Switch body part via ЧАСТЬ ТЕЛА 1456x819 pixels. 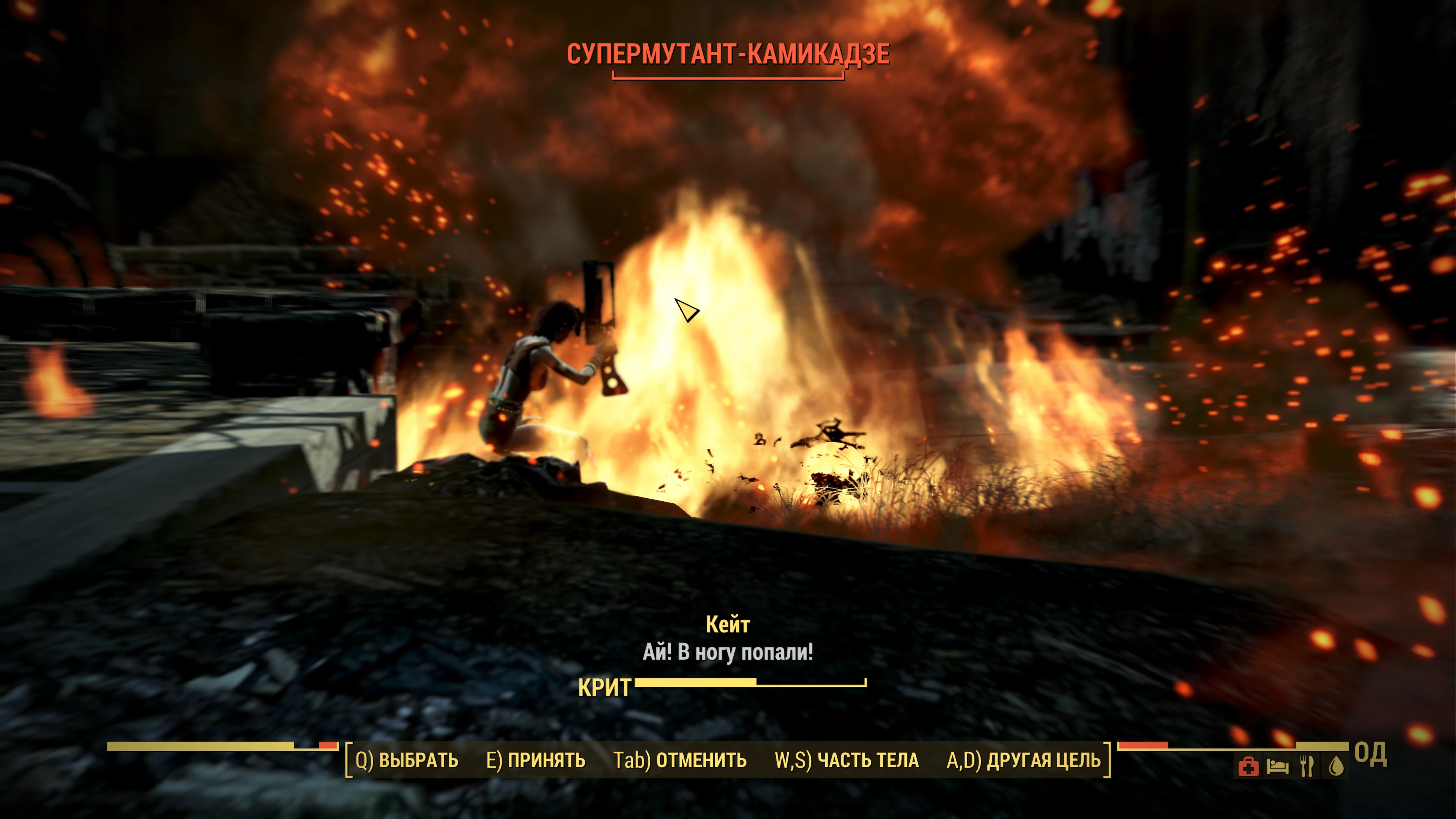(846, 760)
